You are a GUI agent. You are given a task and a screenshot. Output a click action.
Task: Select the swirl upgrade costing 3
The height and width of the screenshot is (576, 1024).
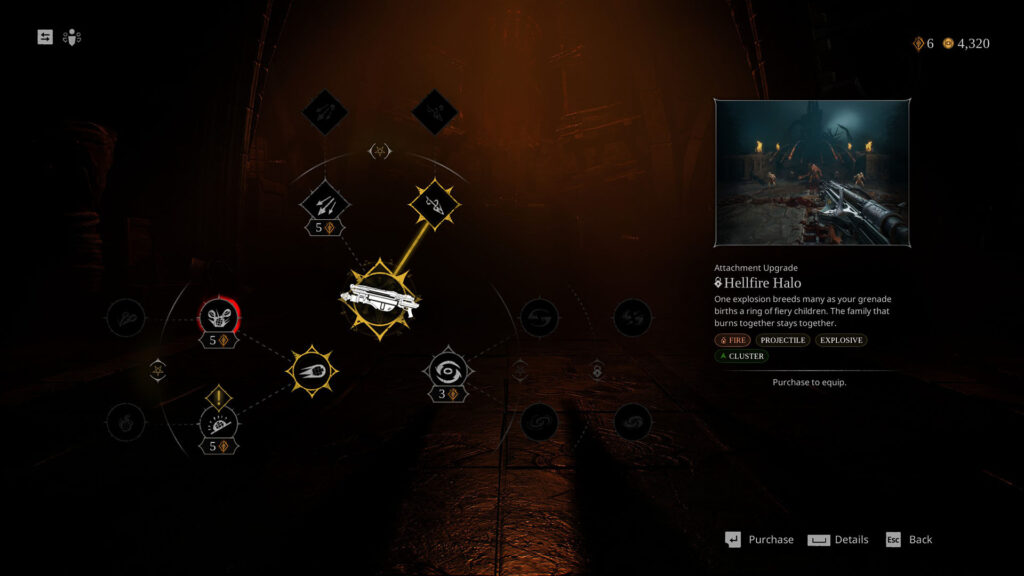[448, 371]
